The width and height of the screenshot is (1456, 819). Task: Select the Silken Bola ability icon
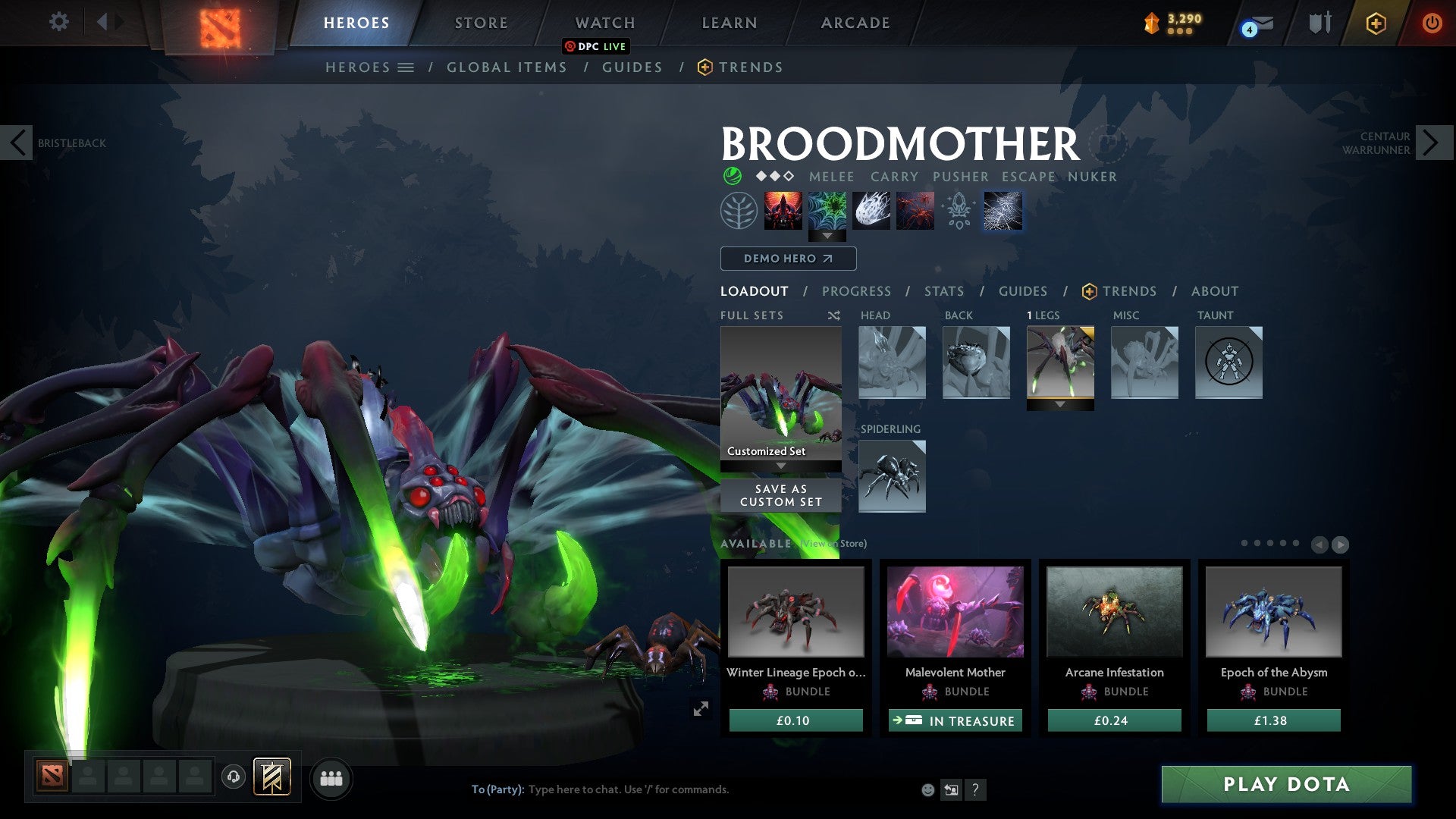(871, 211)
